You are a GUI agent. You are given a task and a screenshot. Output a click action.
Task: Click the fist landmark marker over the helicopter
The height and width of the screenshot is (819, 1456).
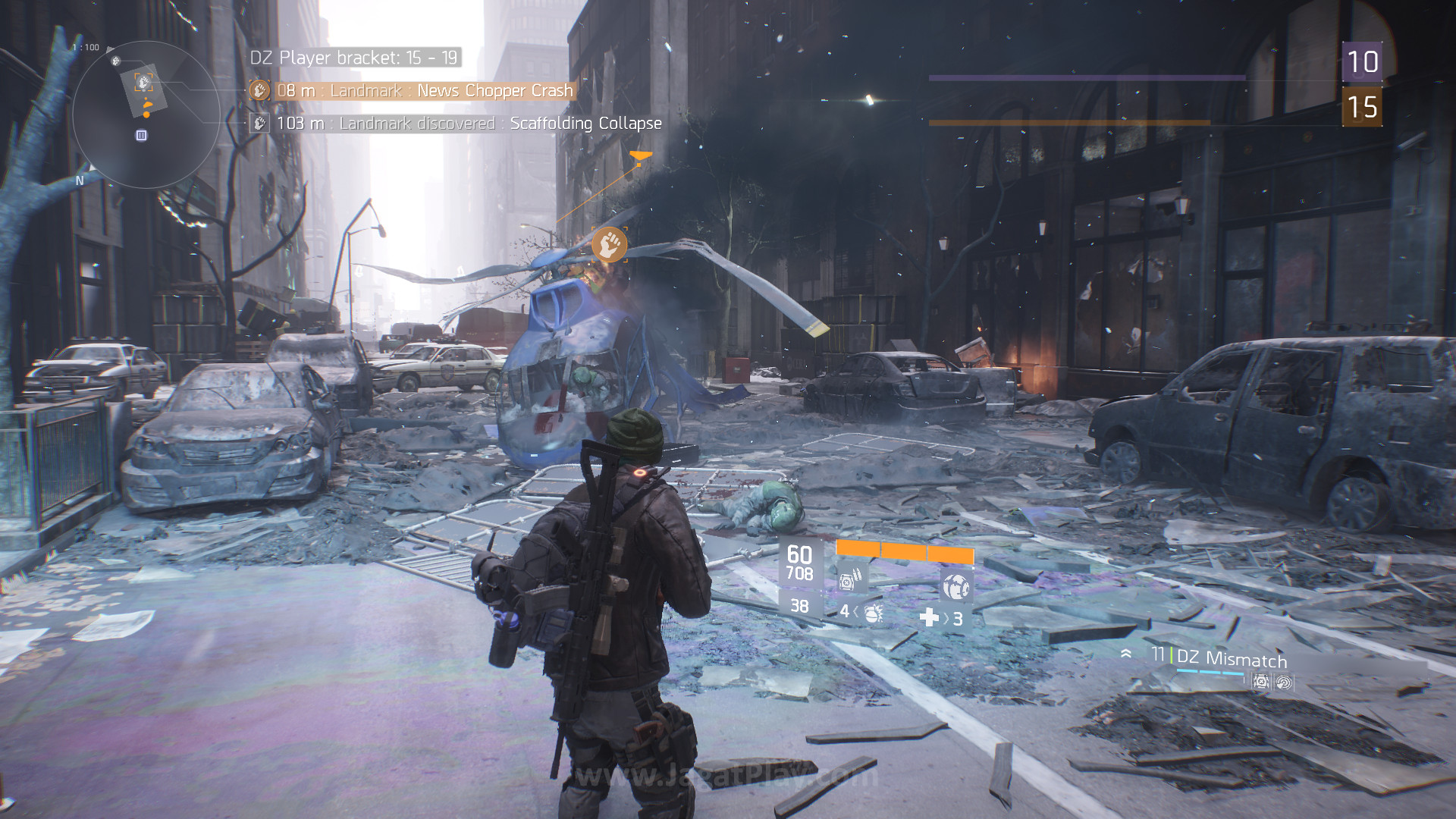609,244
